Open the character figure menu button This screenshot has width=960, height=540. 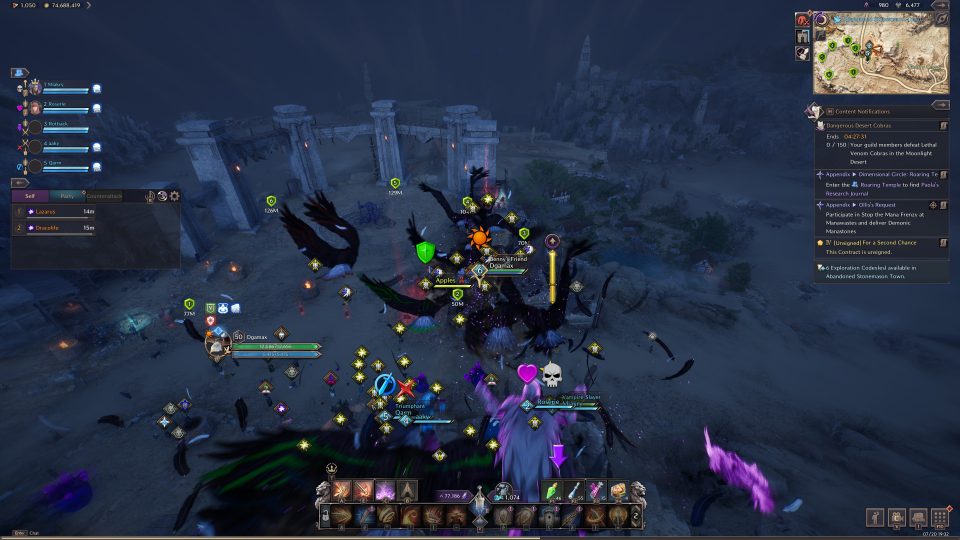(x=875, y=518)
